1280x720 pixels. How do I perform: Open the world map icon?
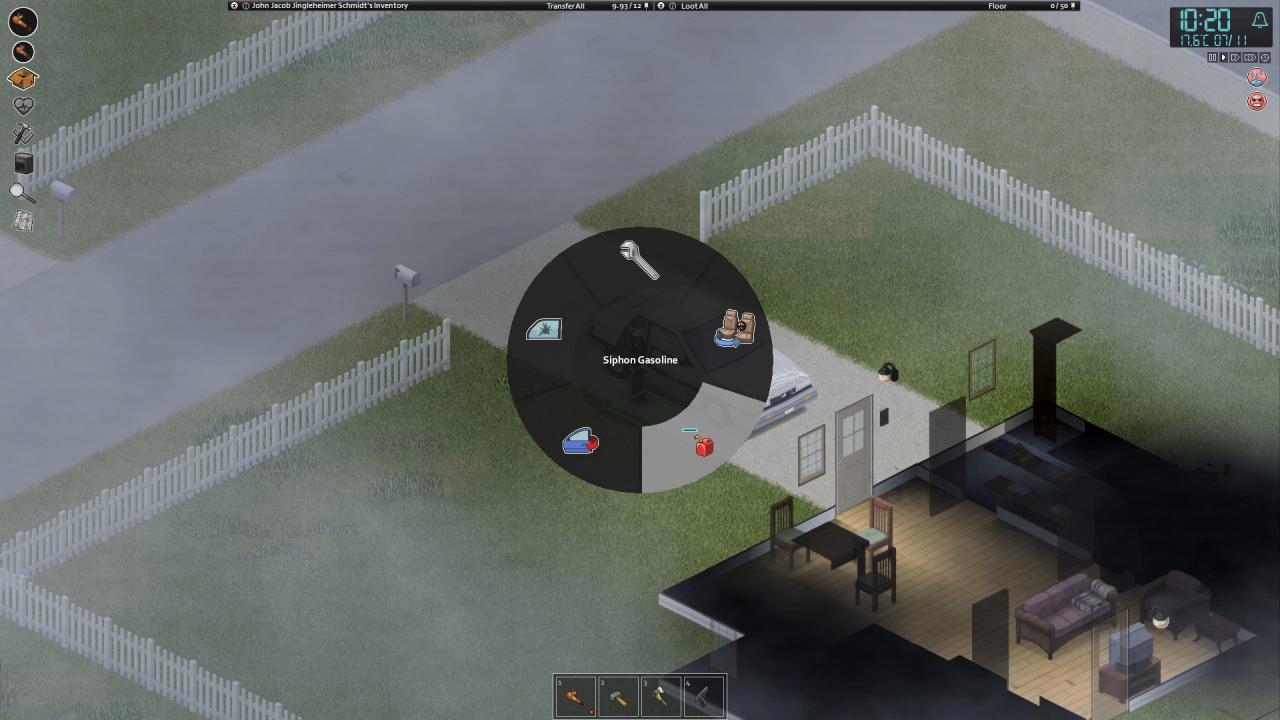coord(23,221)
